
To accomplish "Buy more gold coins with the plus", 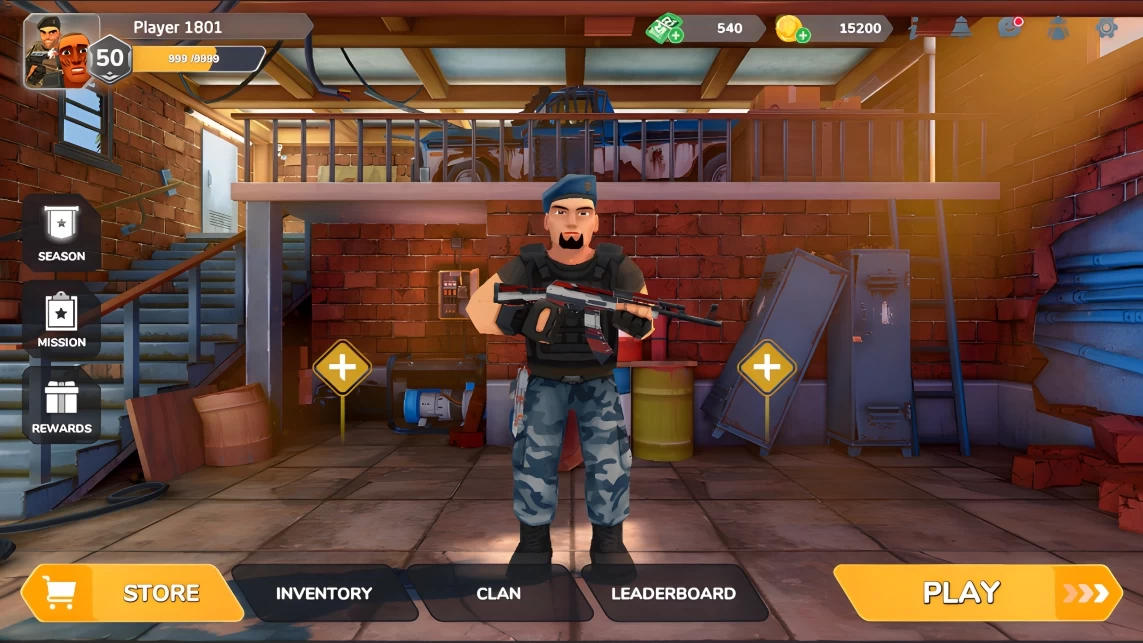I will 803,35.
